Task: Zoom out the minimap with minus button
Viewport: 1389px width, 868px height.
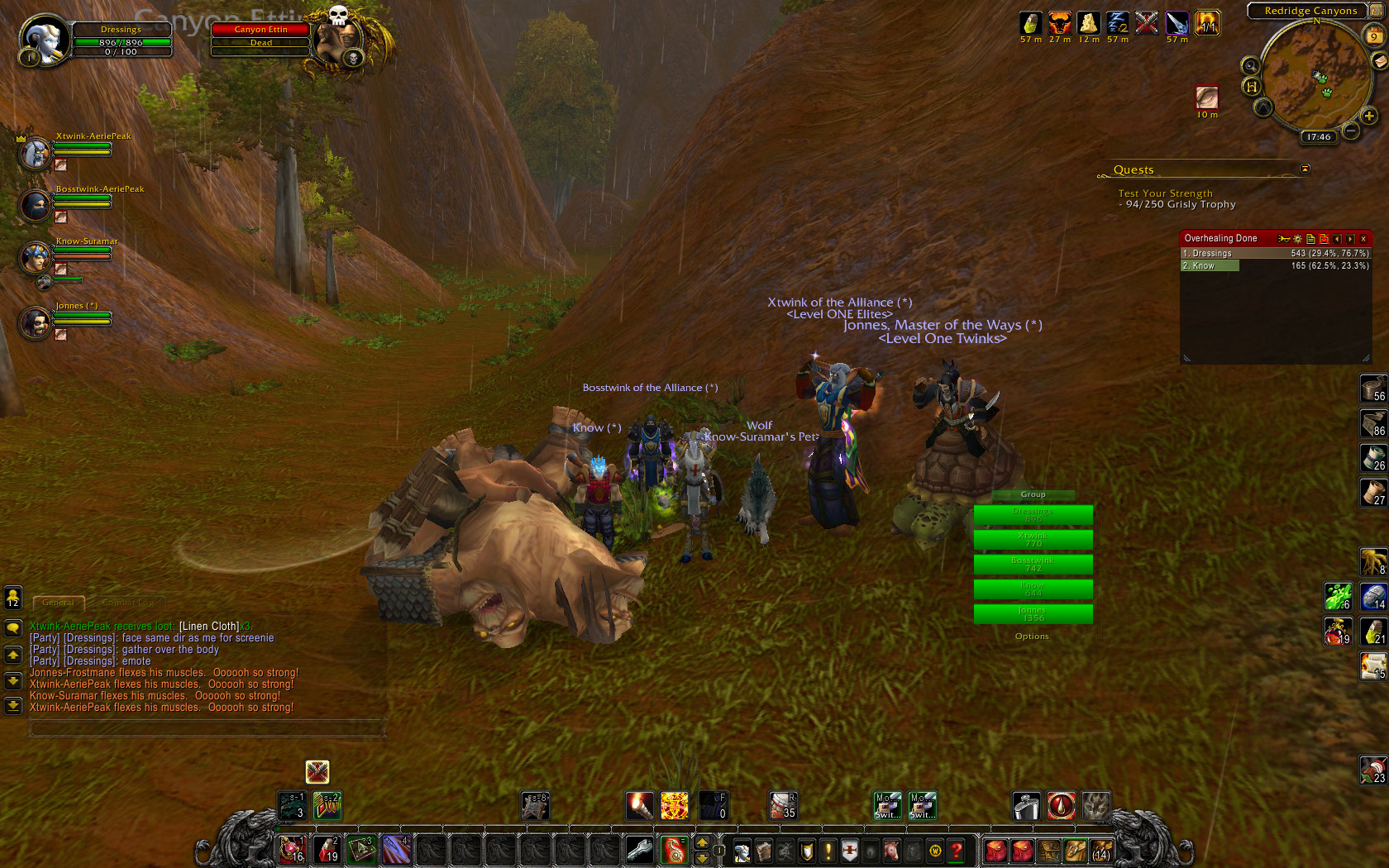Action: [1350, 131]
